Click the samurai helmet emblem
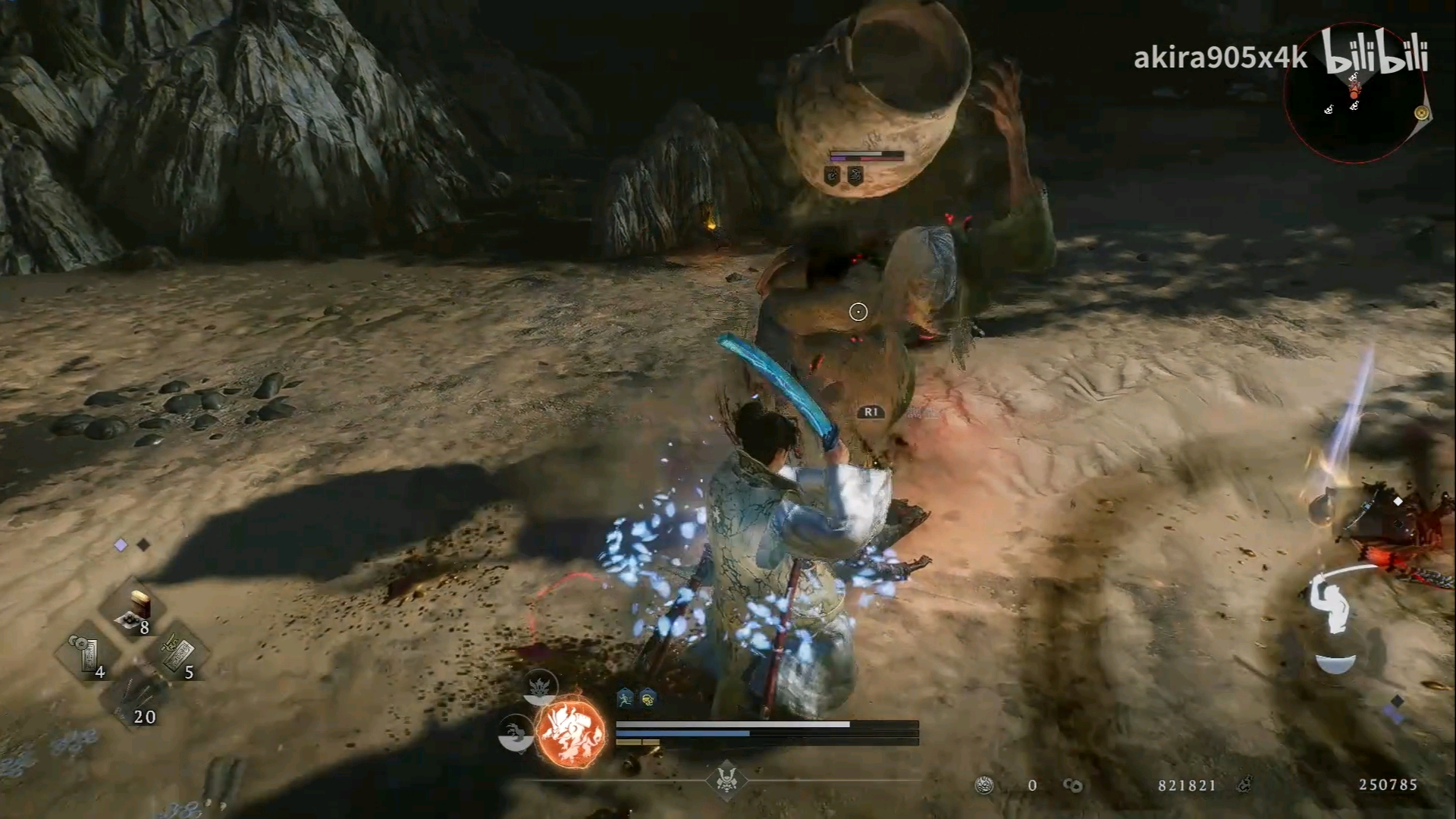1456x819 pixels. coord(726,780)
